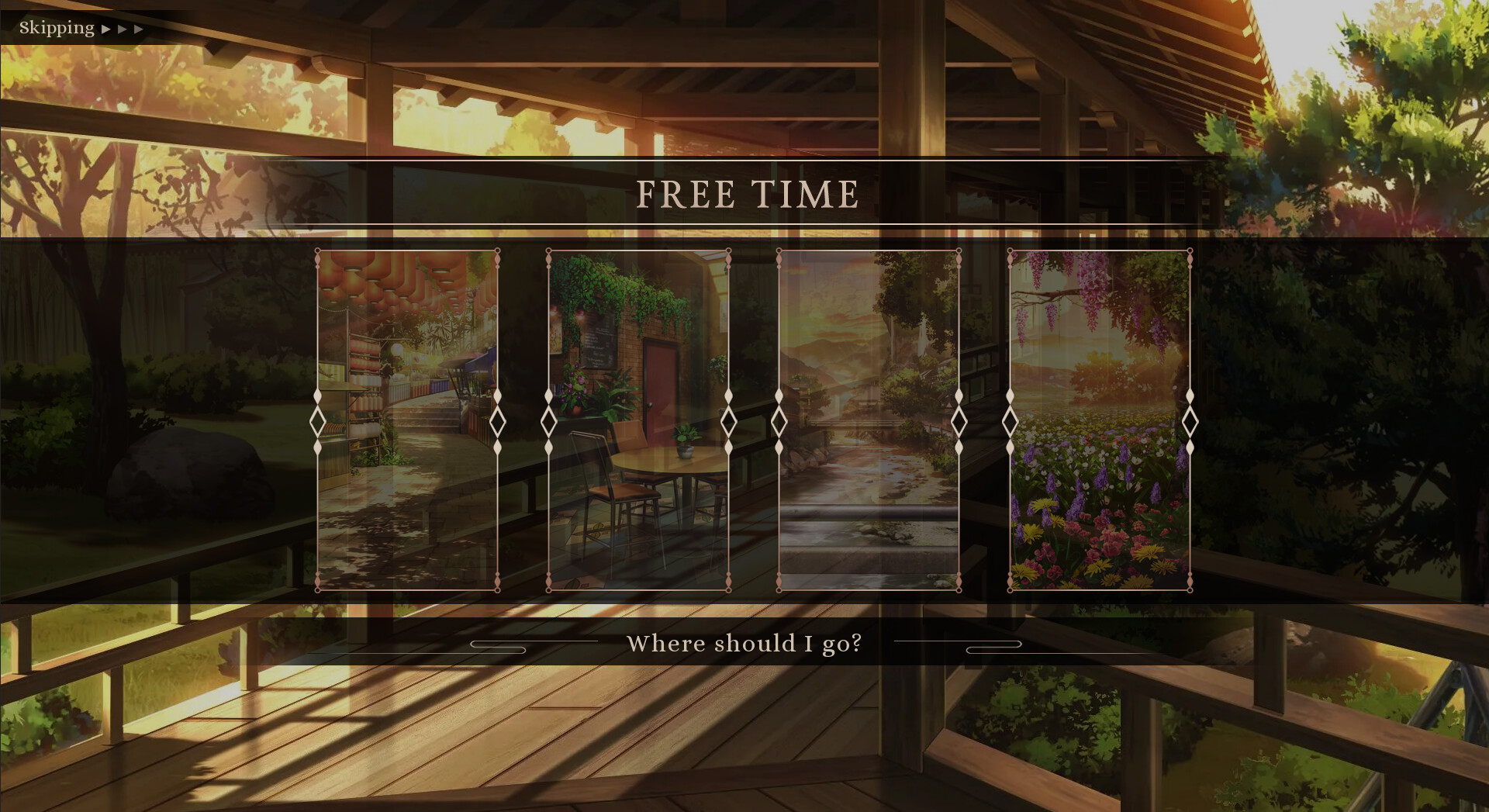Go to the wisteria flower field

tap(1099, 419)
